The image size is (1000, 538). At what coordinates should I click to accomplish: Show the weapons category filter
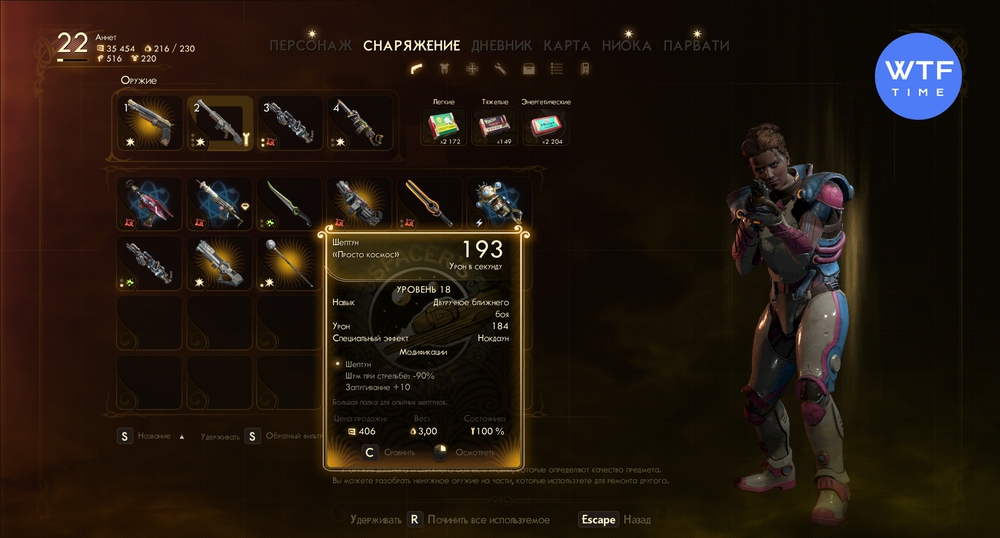pyautogui.click(x=417, y=69)
